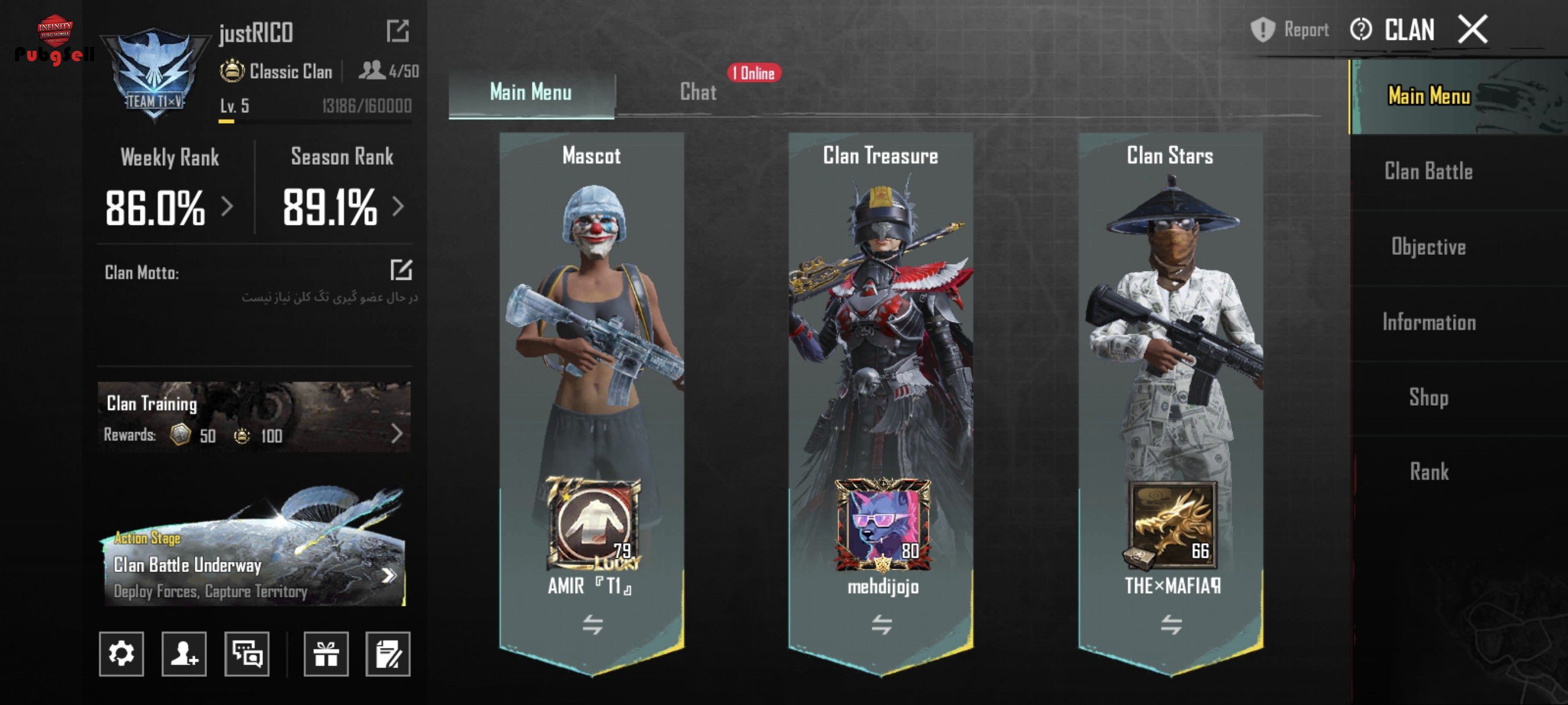Swap the Clan Treasure member mehdijojo
The image size is (1568, 705).
(881, 624)
